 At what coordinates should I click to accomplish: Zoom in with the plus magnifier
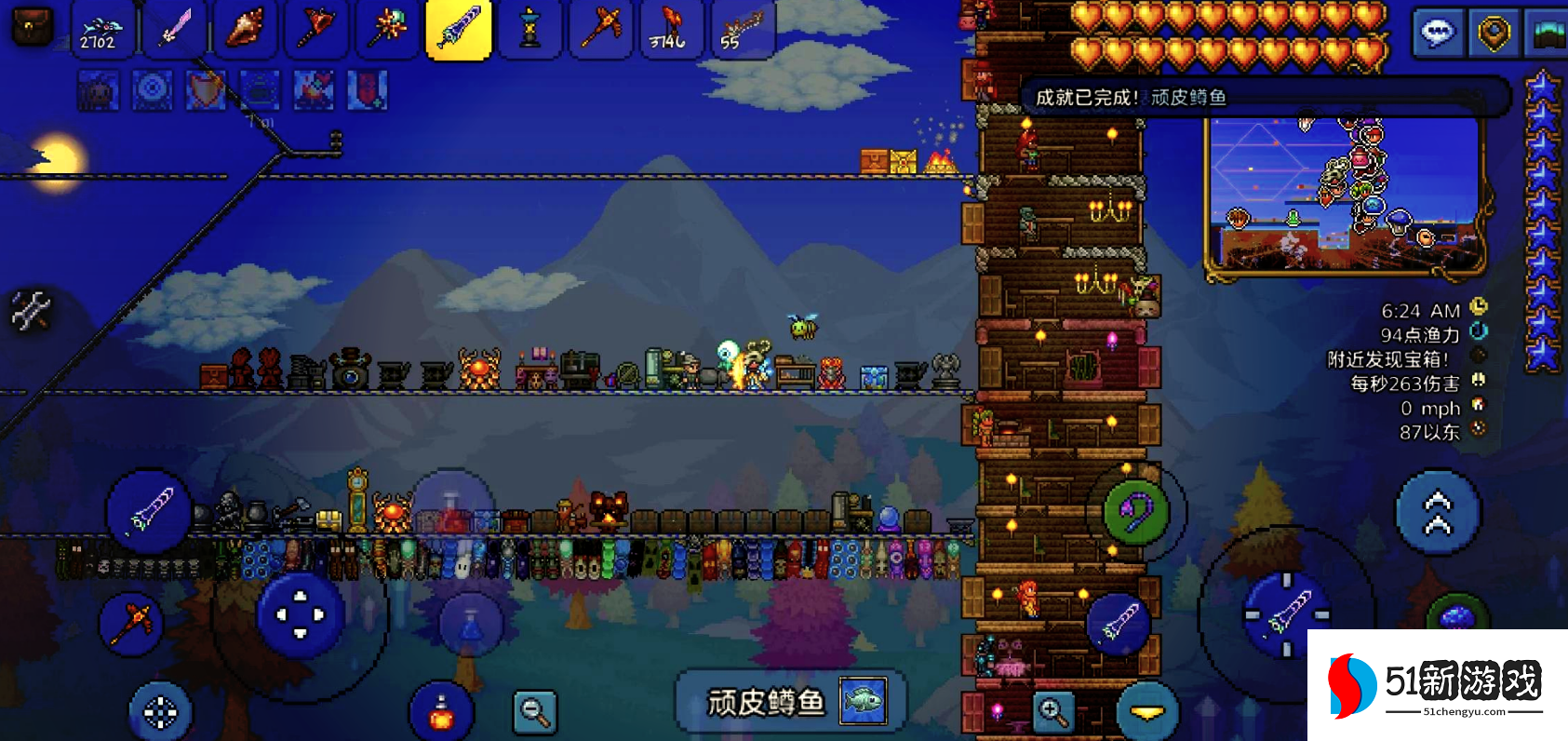(x=1053, y=712)
